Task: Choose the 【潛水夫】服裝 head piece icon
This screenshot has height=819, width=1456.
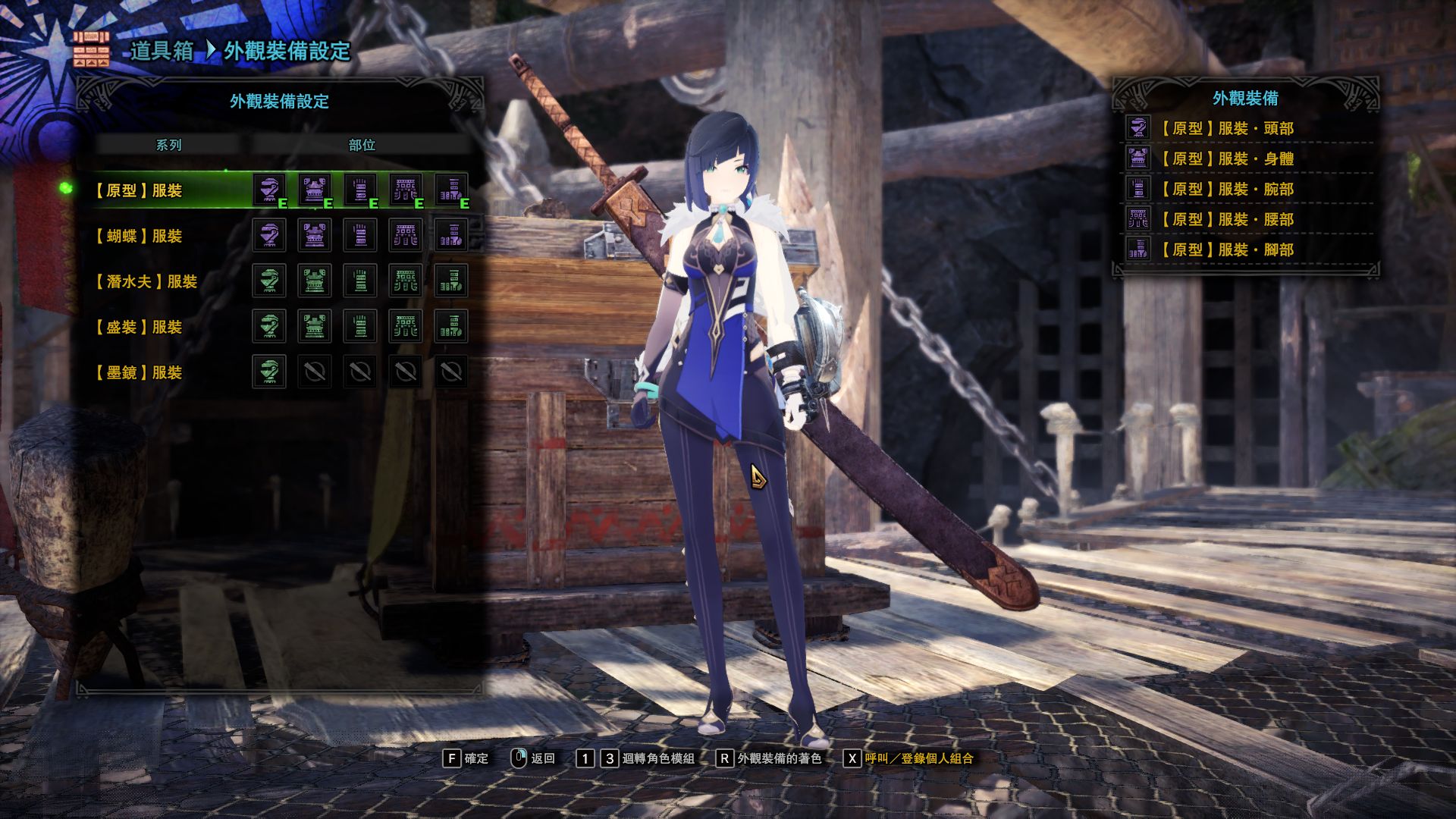Action: coord(269,281)
